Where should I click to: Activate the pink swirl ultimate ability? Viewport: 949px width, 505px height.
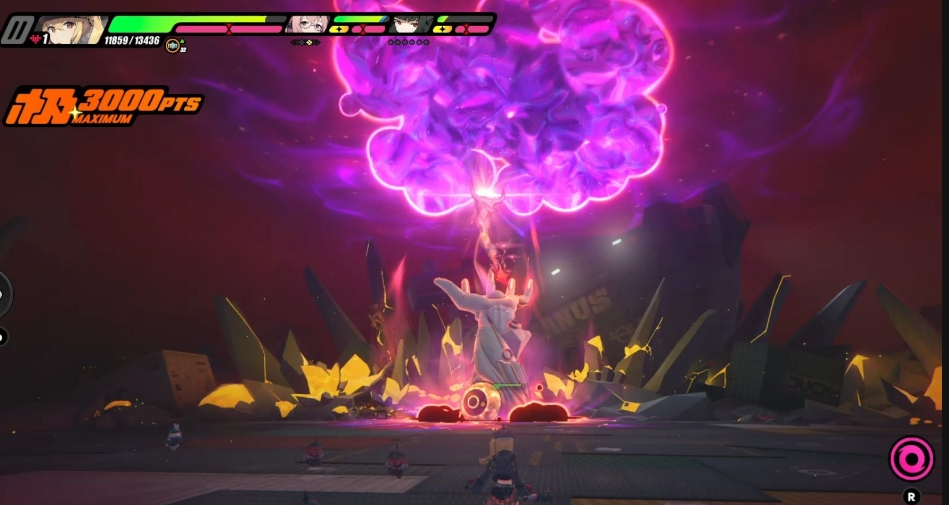coord(911,459)
